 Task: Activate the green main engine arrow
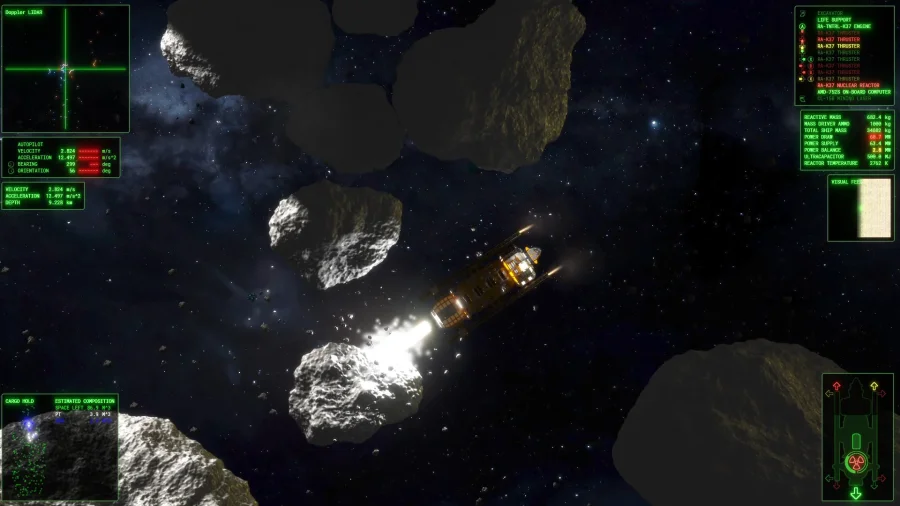click(x=855, y=492)
